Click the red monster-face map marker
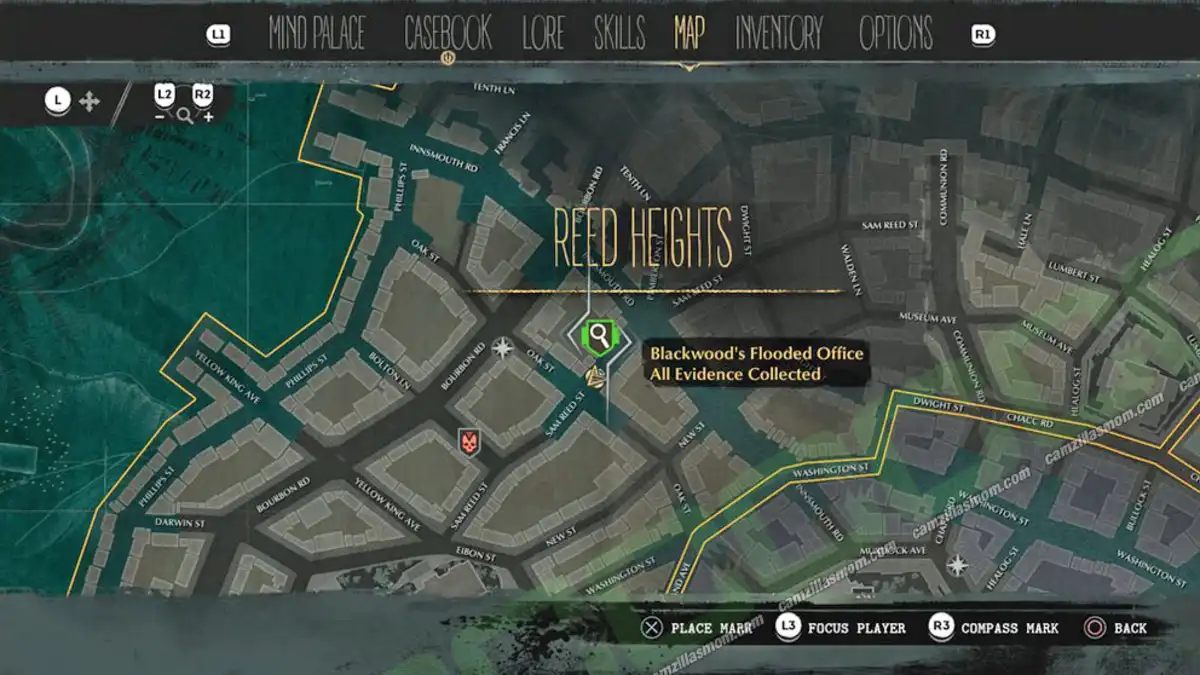 468,439
